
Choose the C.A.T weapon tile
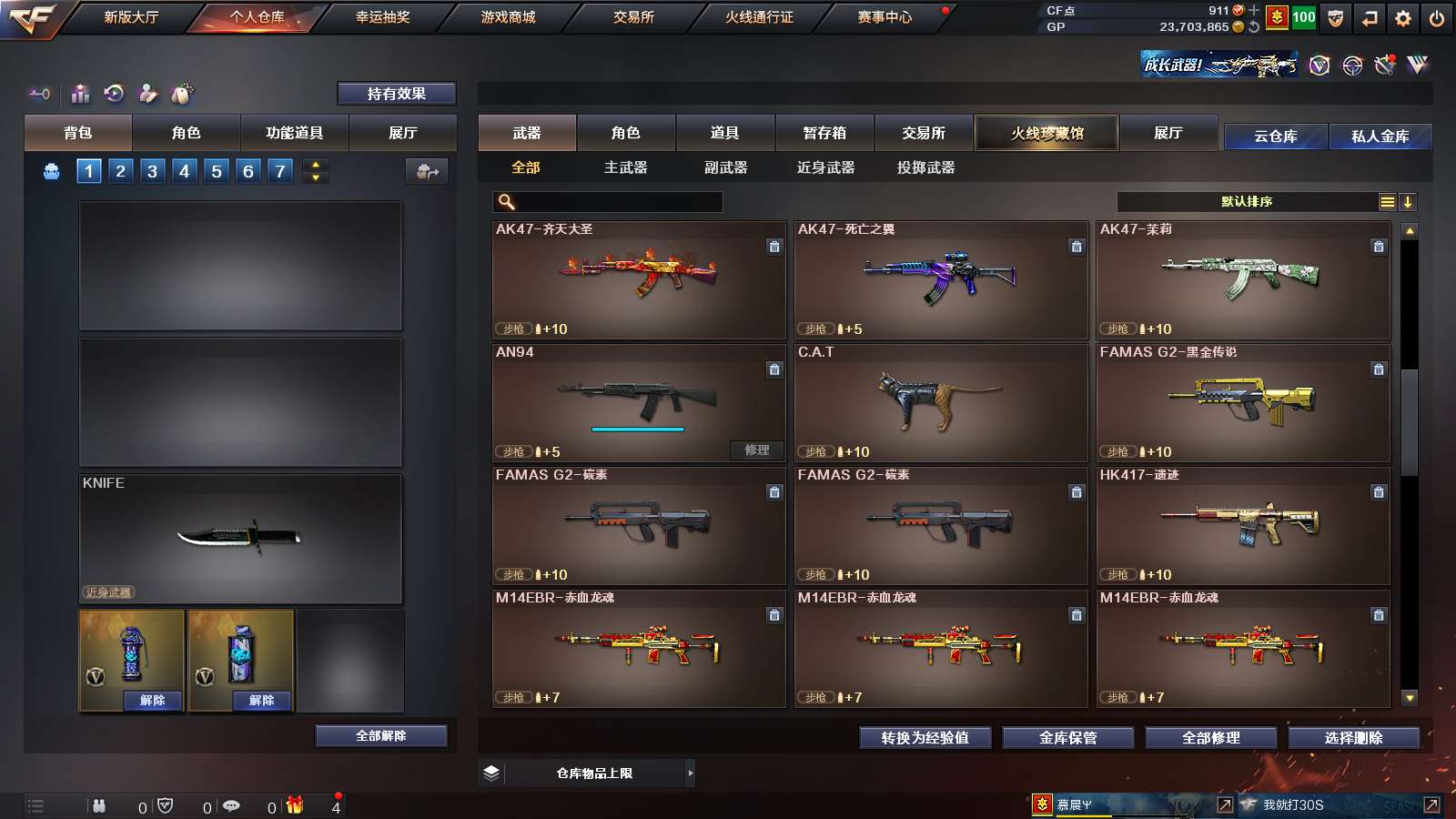[941, 402]
